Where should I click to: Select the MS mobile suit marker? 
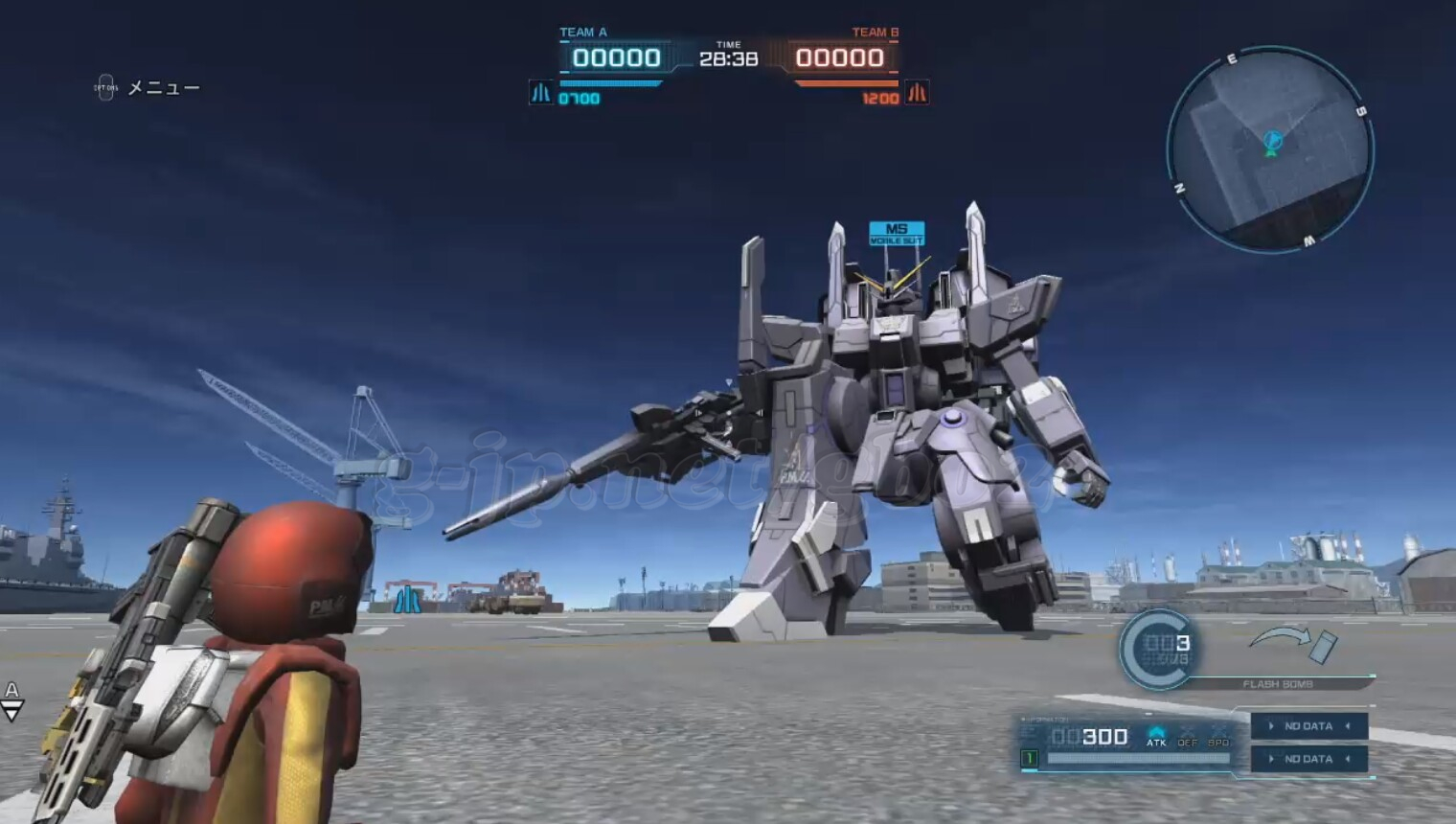point(897,233)
